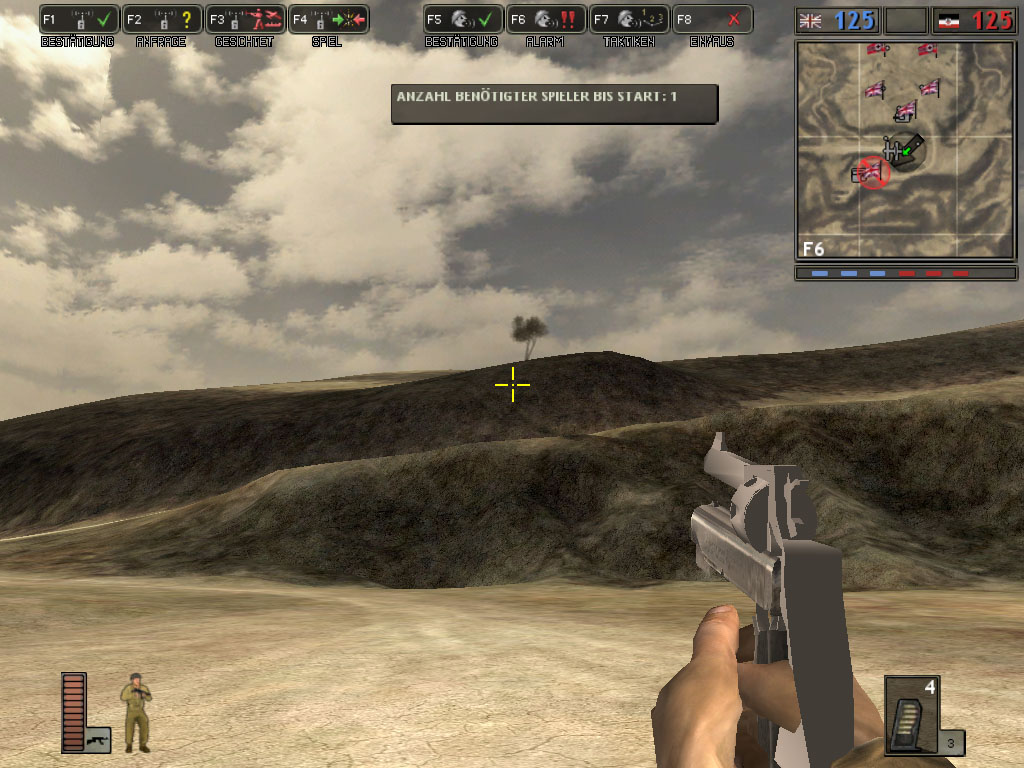Image resolution: width=1024 pixels, height=768 pixels.
Task: Open the Gesichtet radio menu
Action: click(x=246, y=20)
